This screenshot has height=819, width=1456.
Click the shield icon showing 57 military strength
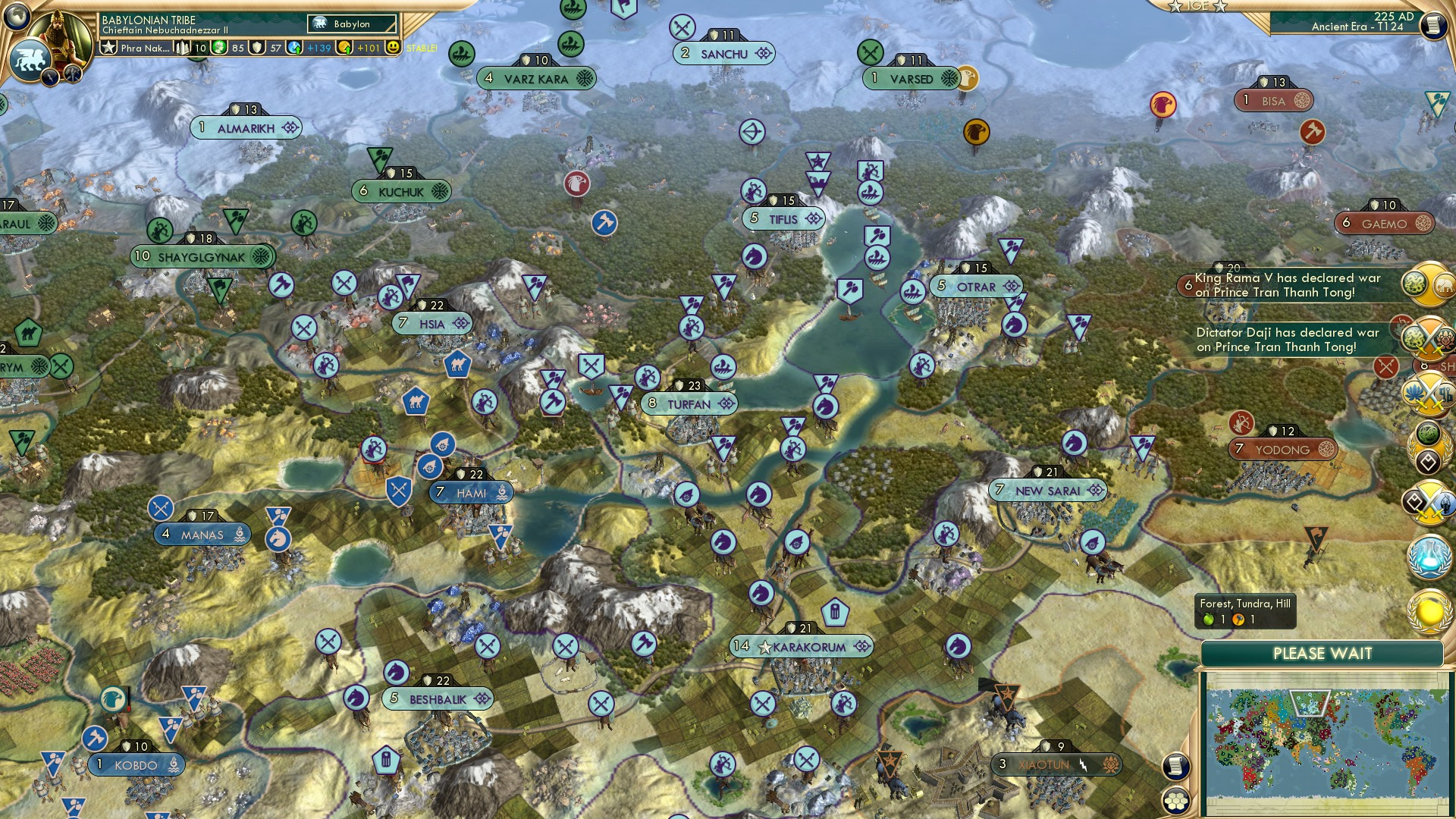[257, 48]
